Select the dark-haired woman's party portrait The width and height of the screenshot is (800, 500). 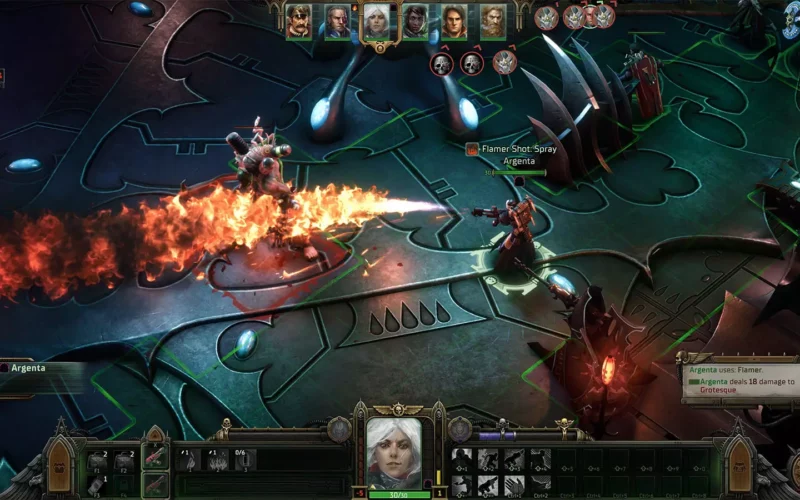(415, 21)
